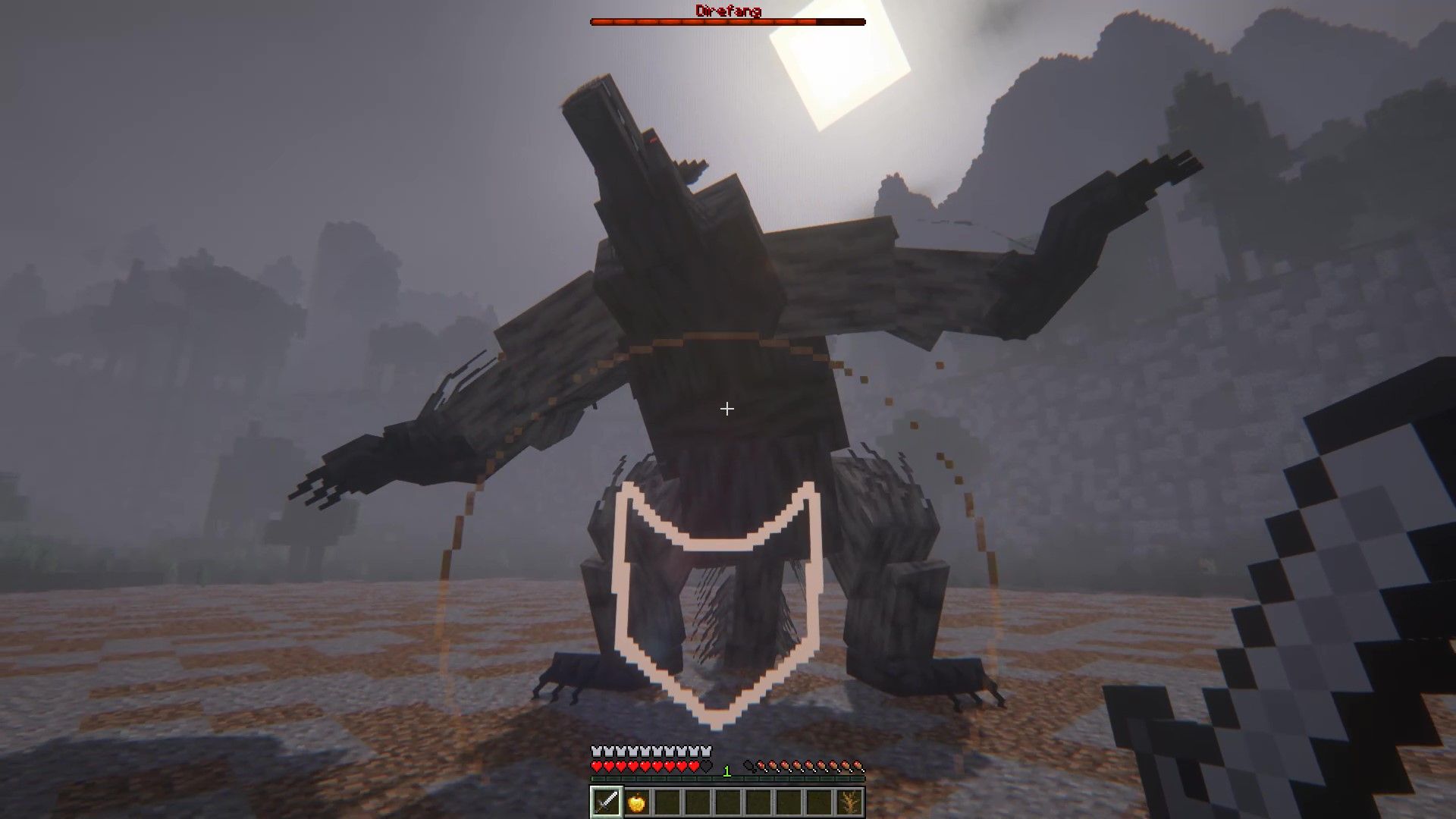Click the Direfang boss health bar
The height and width of the screenshot is (819, 1456).
click(x=728, y=21)
